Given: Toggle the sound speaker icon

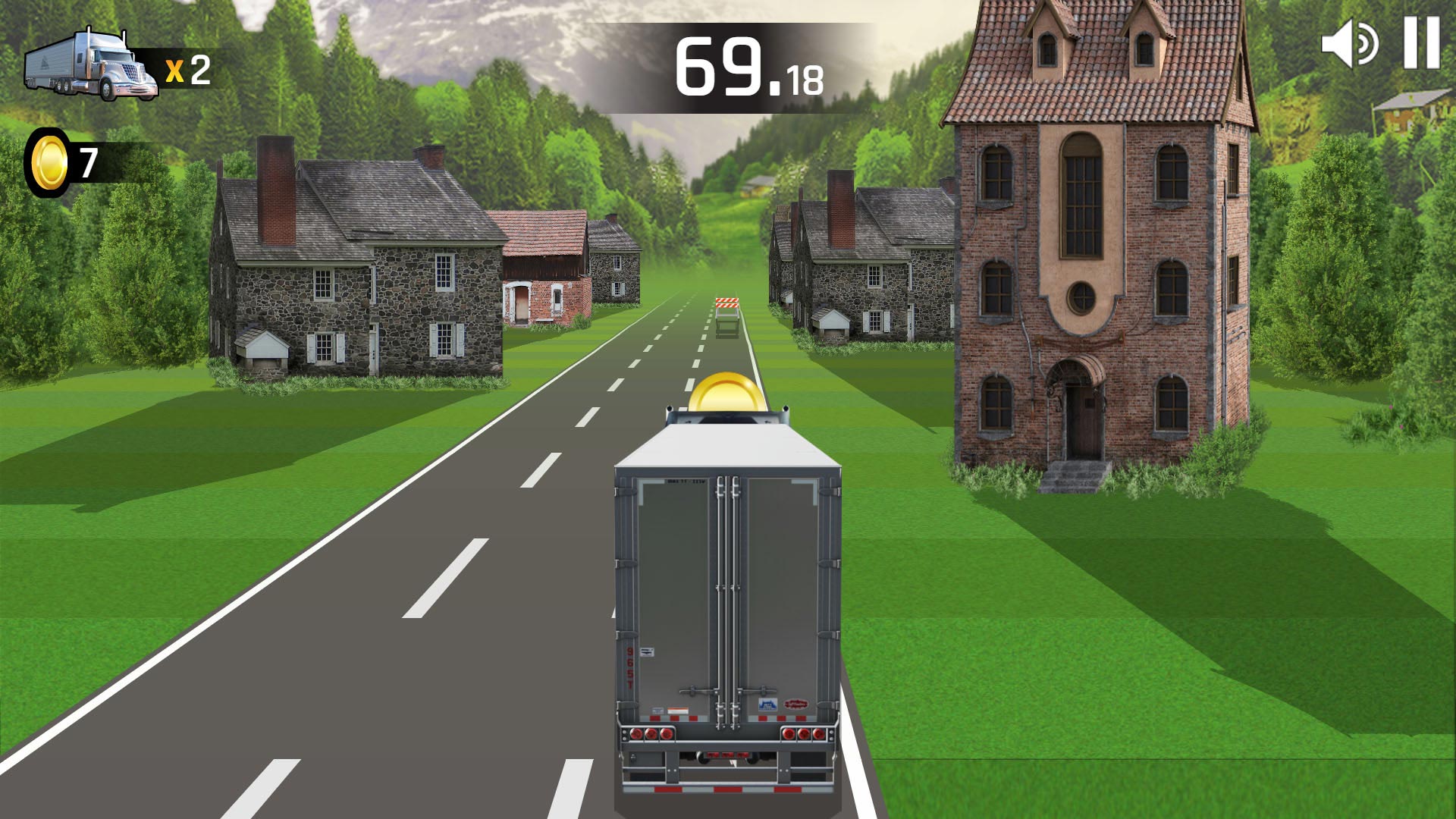Looking at the screenshot, I should coord(1349,44).
